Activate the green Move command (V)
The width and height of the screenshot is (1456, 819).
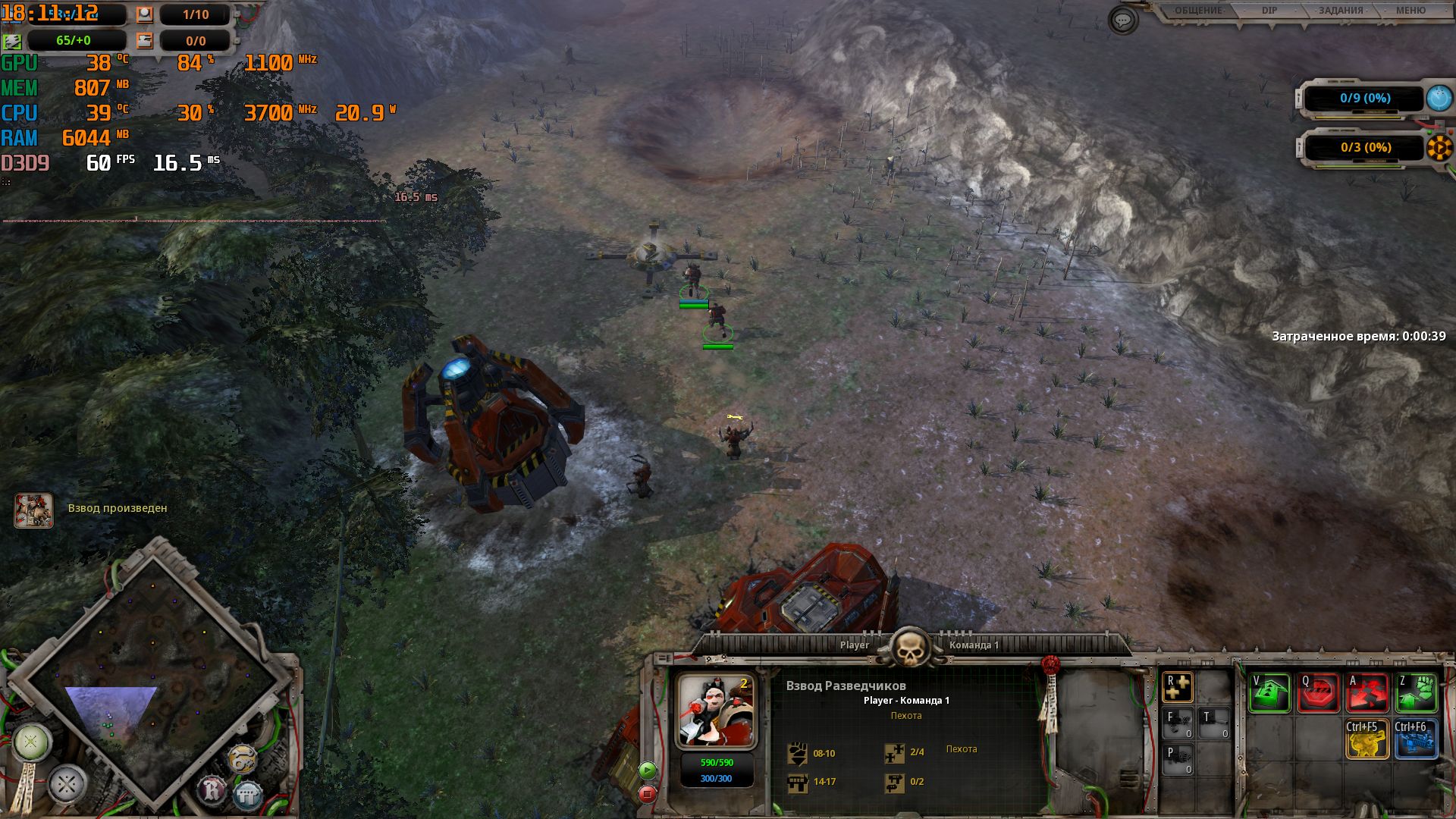1269,692
